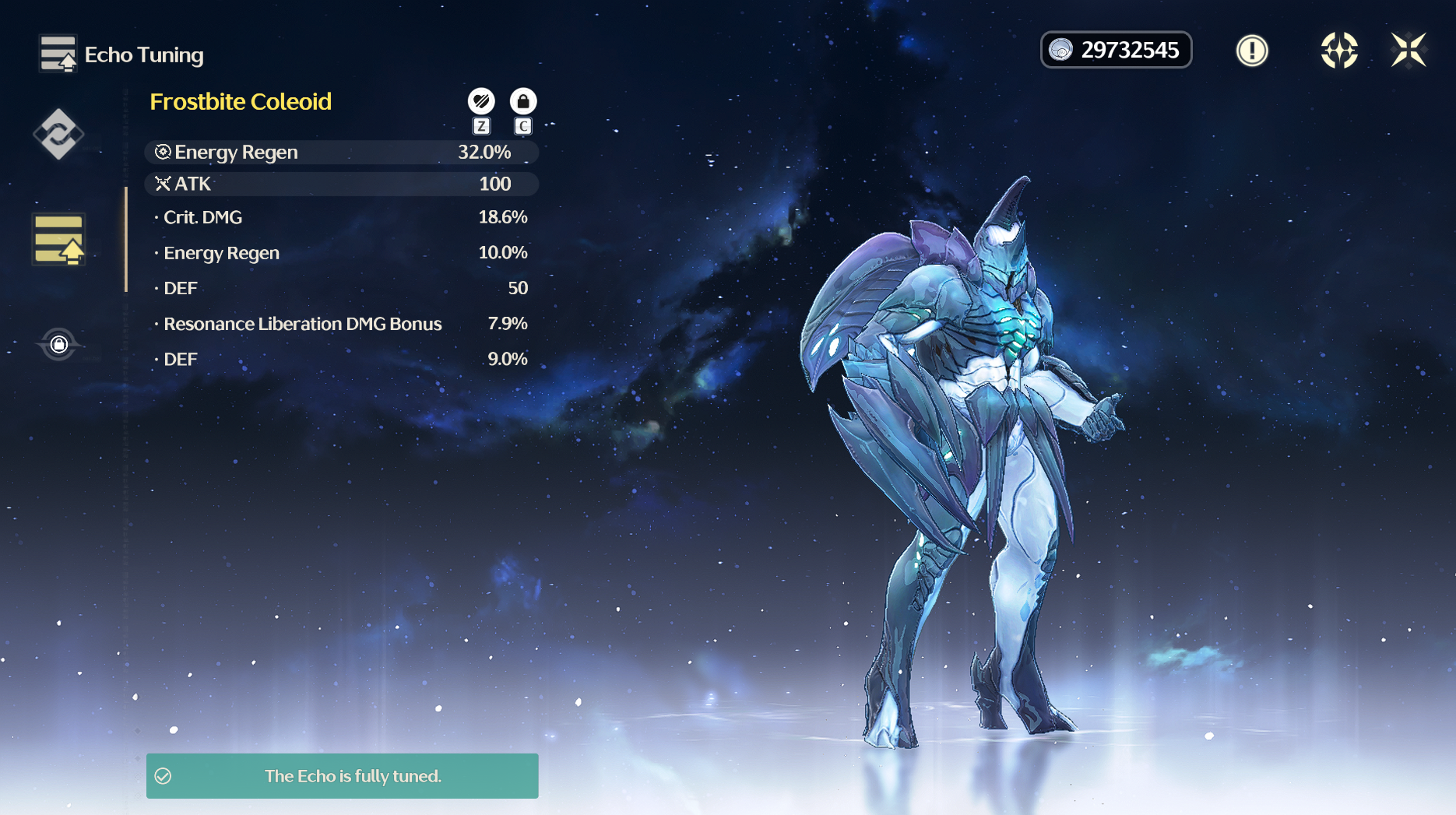Select the Crit. DMG substat row

(x=341, y=217)
